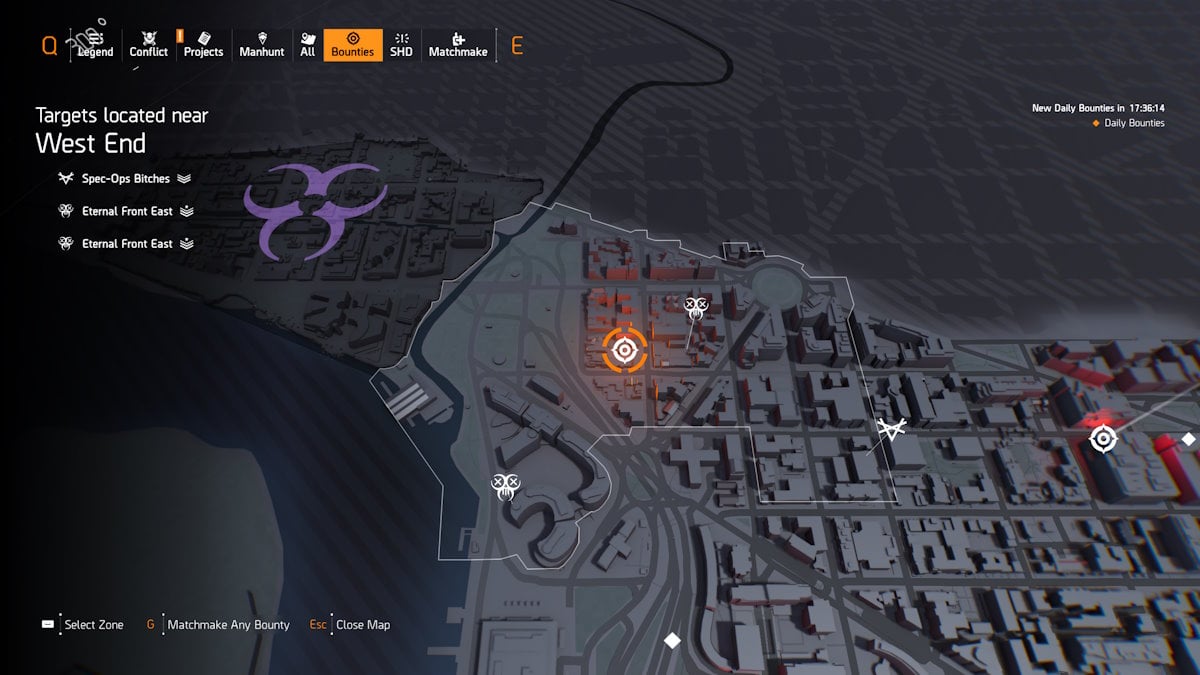Close the map
This screenshot has height=675, width=1200.
click(362, 625)
